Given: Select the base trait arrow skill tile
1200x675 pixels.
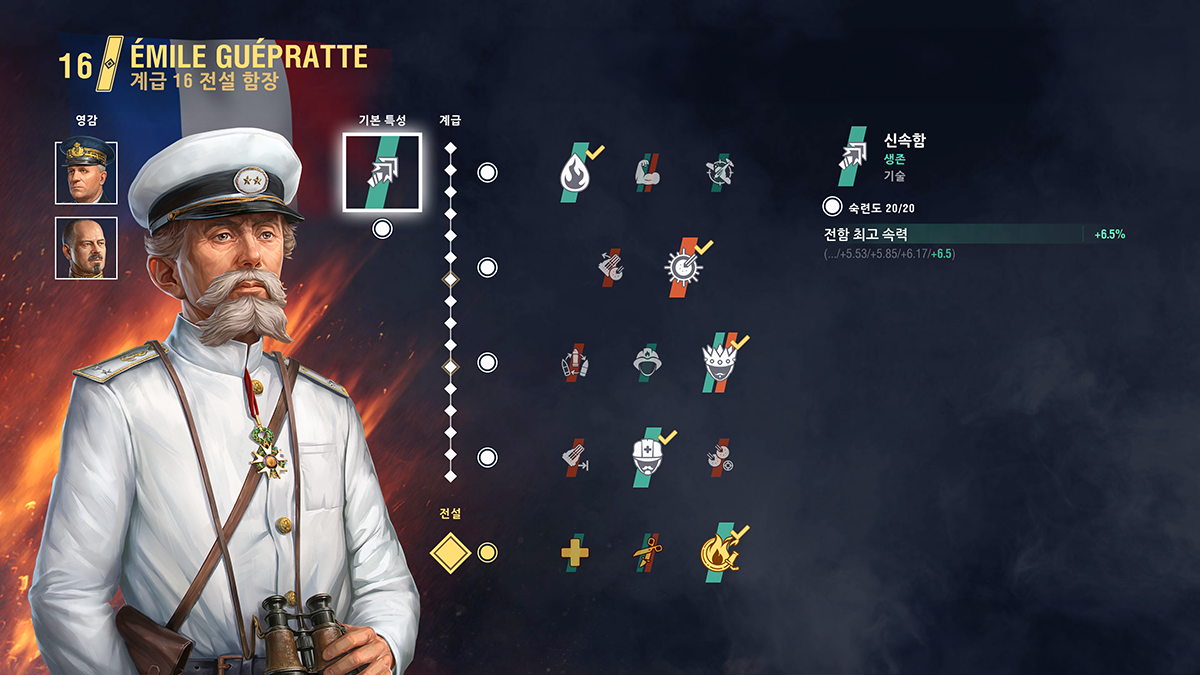Looking at the screenshot, I should pos(382,173).
